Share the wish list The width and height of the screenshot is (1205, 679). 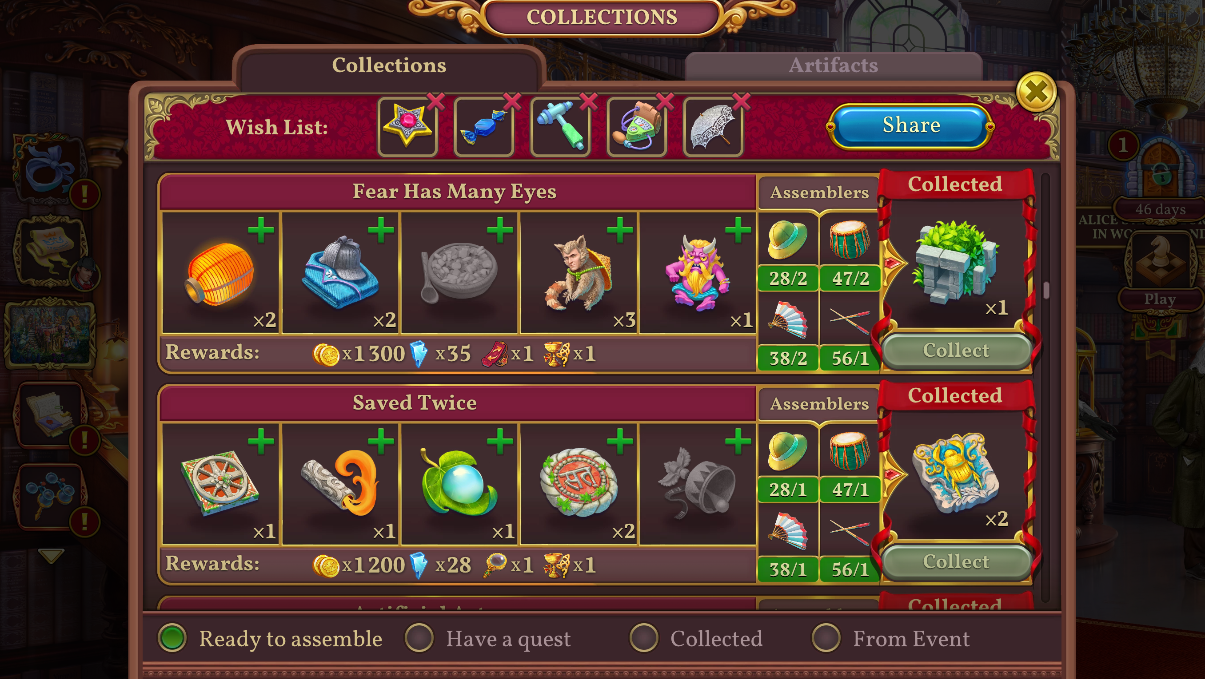pyautogui.click(x=910, y=126)
